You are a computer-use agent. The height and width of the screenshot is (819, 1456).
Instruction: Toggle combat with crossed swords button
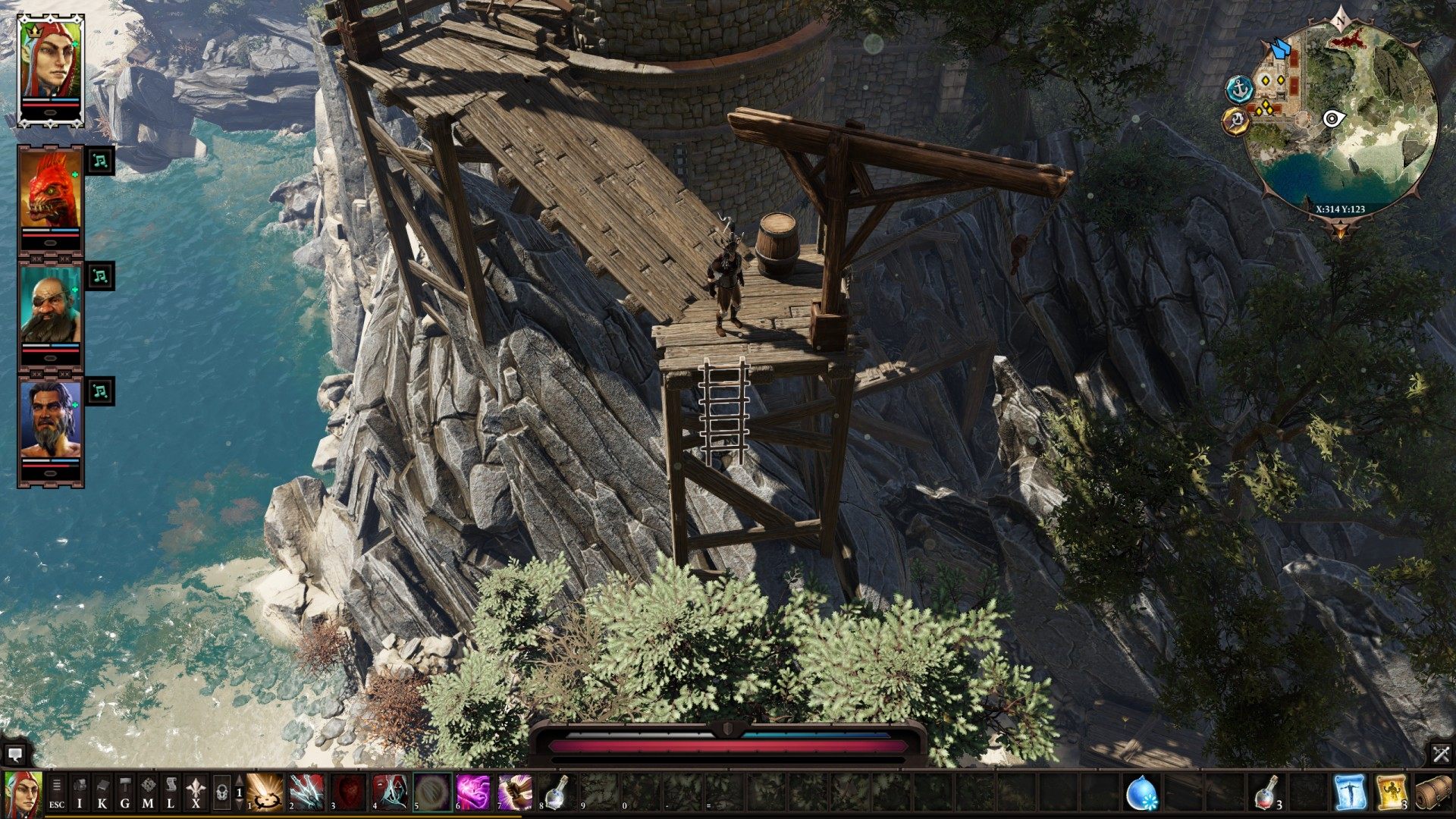tap(1441, 754)
